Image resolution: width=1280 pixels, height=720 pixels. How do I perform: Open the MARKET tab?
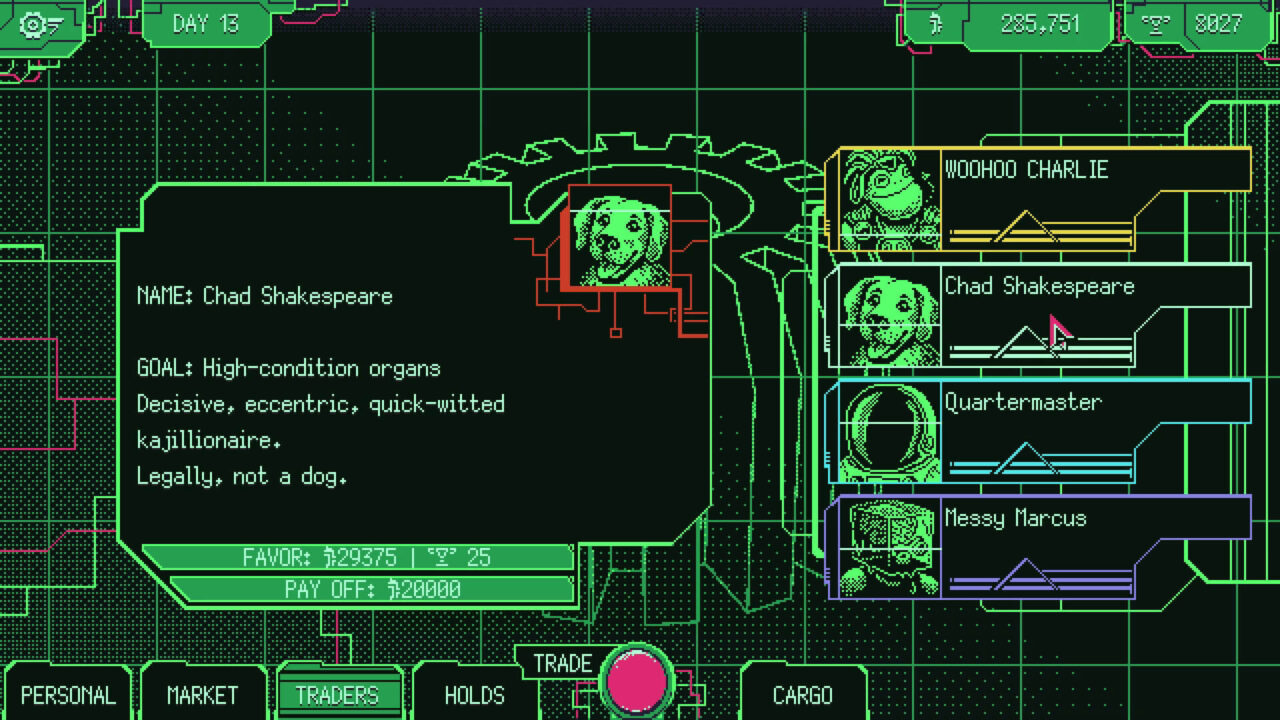pos(204,694)
